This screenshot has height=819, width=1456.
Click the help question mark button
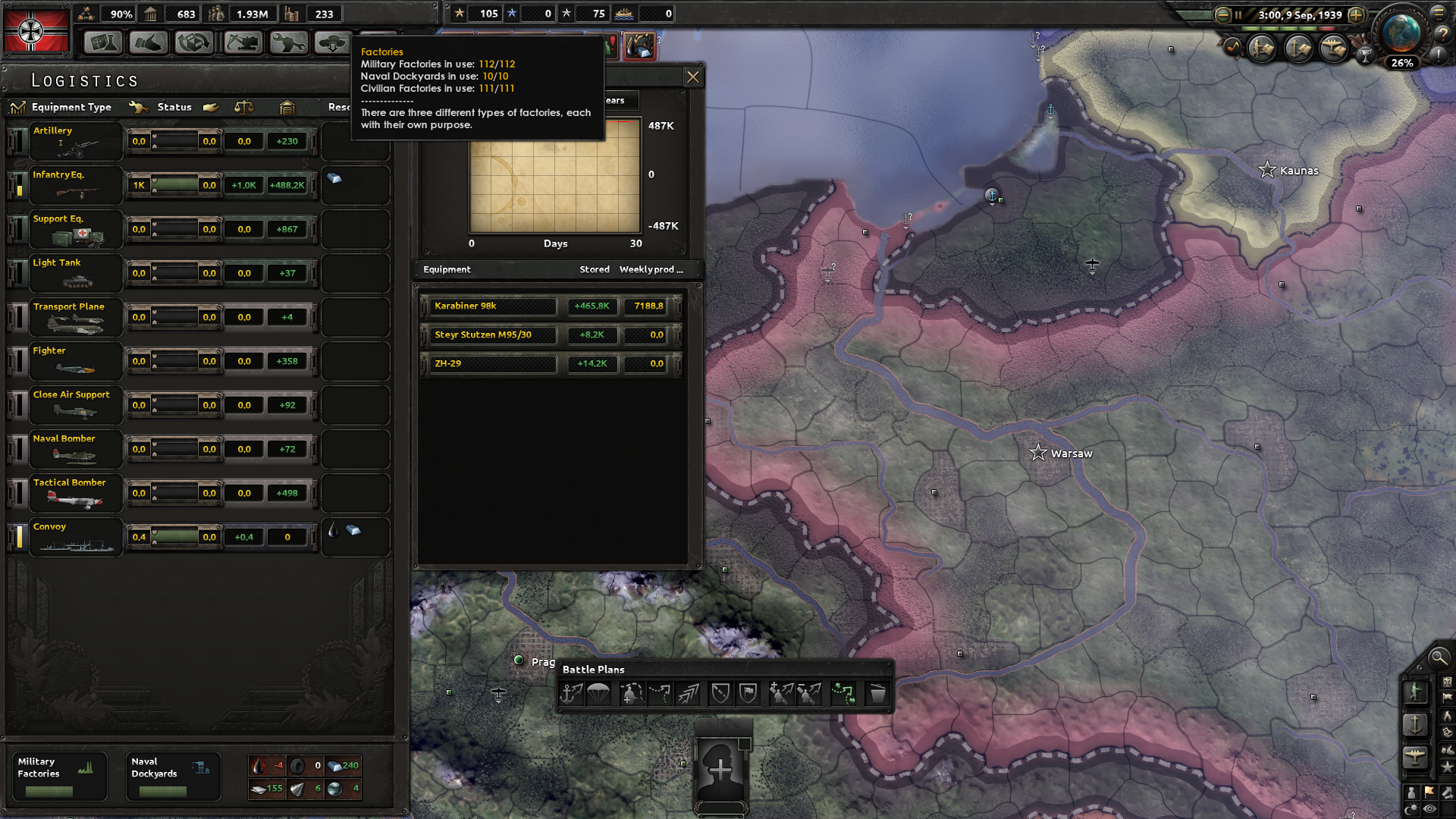1443,33
